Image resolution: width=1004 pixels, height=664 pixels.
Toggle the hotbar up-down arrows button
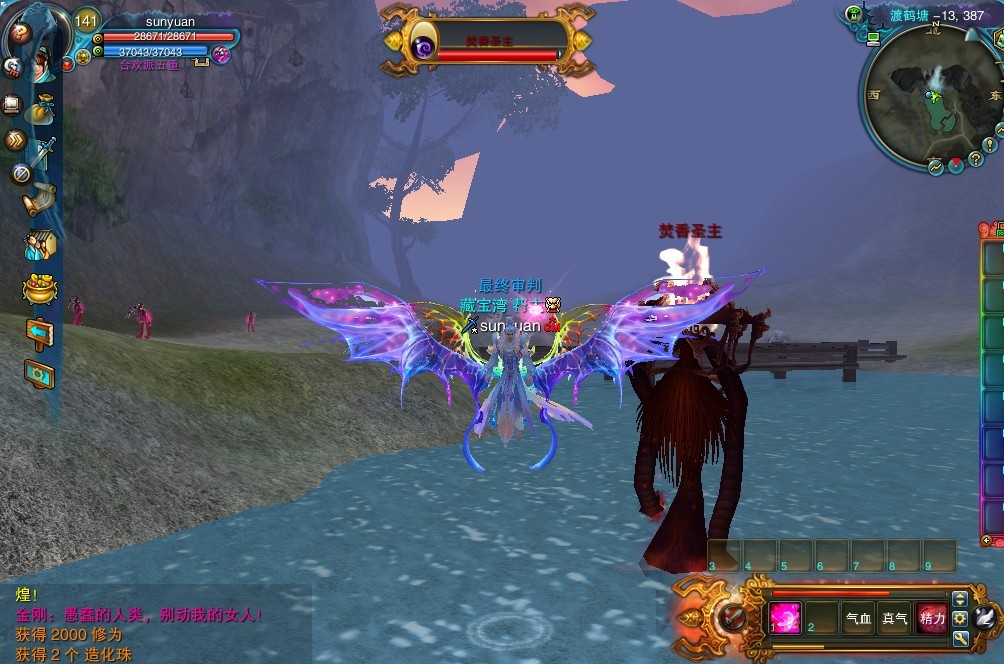coord(960,599)
